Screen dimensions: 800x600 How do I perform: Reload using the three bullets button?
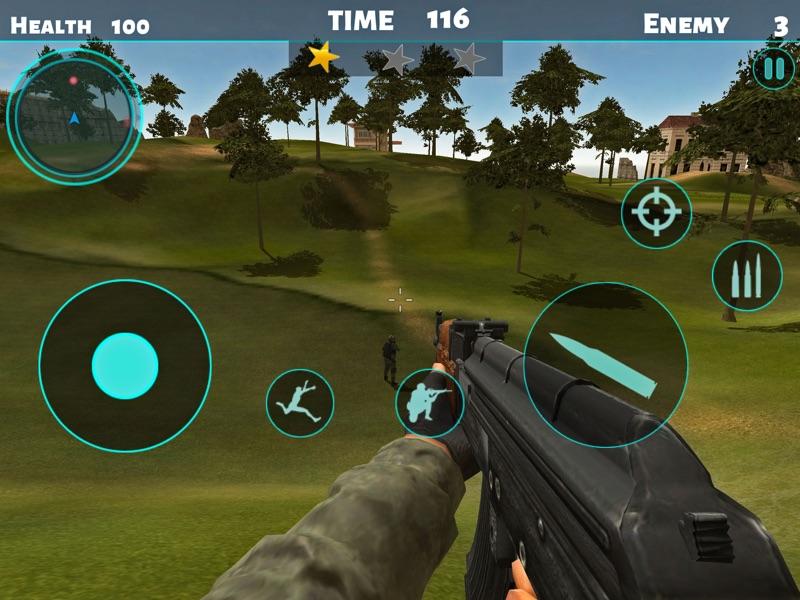[746, 276]
